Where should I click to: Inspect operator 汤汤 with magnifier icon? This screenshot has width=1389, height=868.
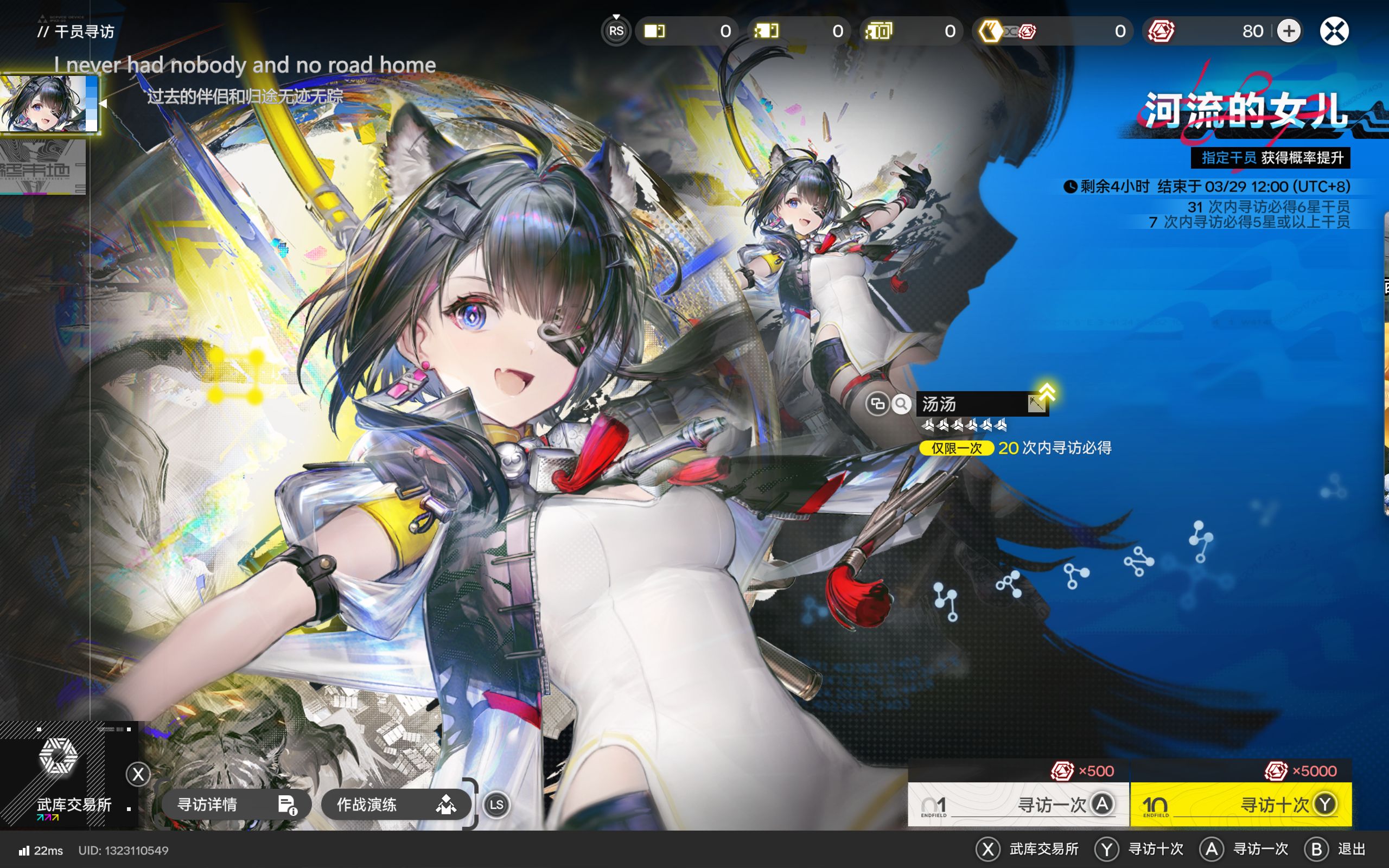point(901,404)
